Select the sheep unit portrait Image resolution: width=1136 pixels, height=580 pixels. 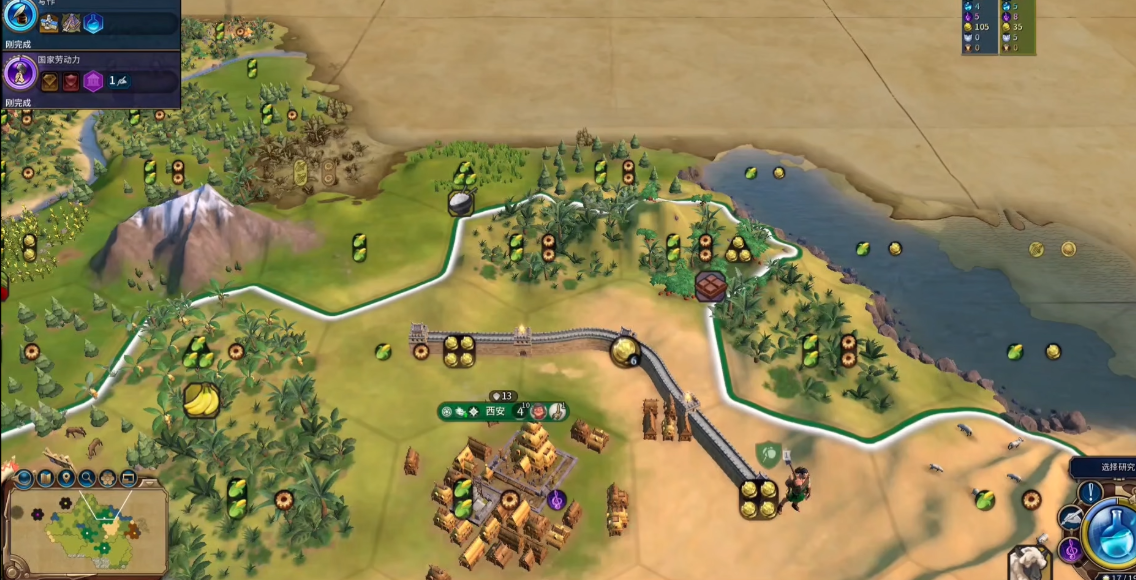pyautogui.click(x=1028, y=562)
